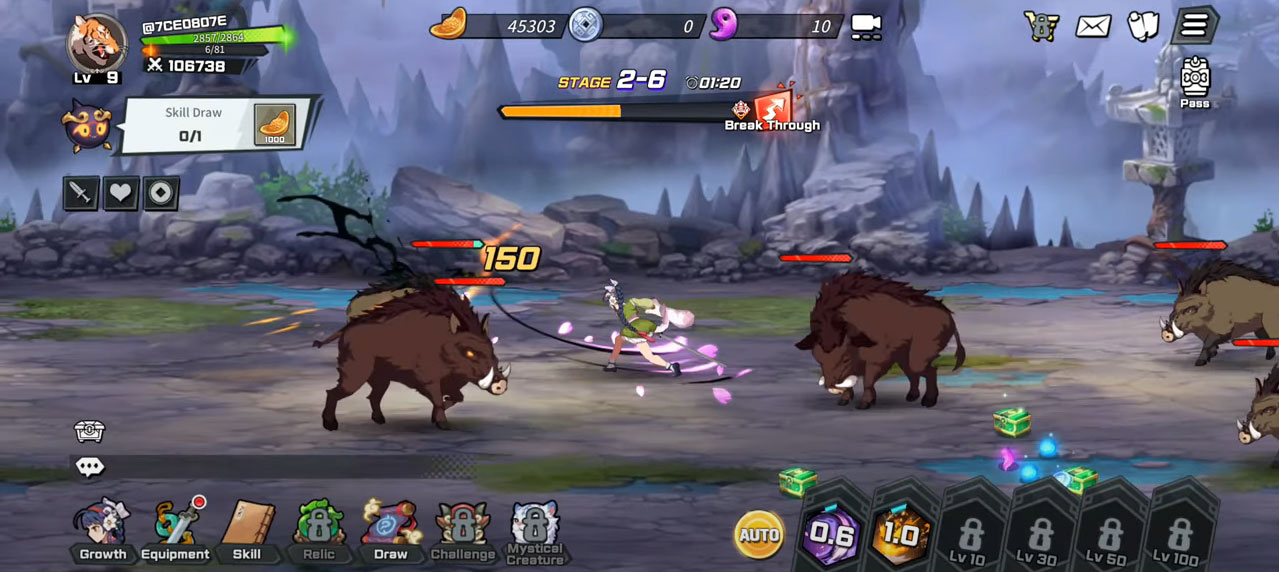This screenshot has width=1279, height=572.
Task: Select the locked Challenge menu
Action: tap(462, 530)
